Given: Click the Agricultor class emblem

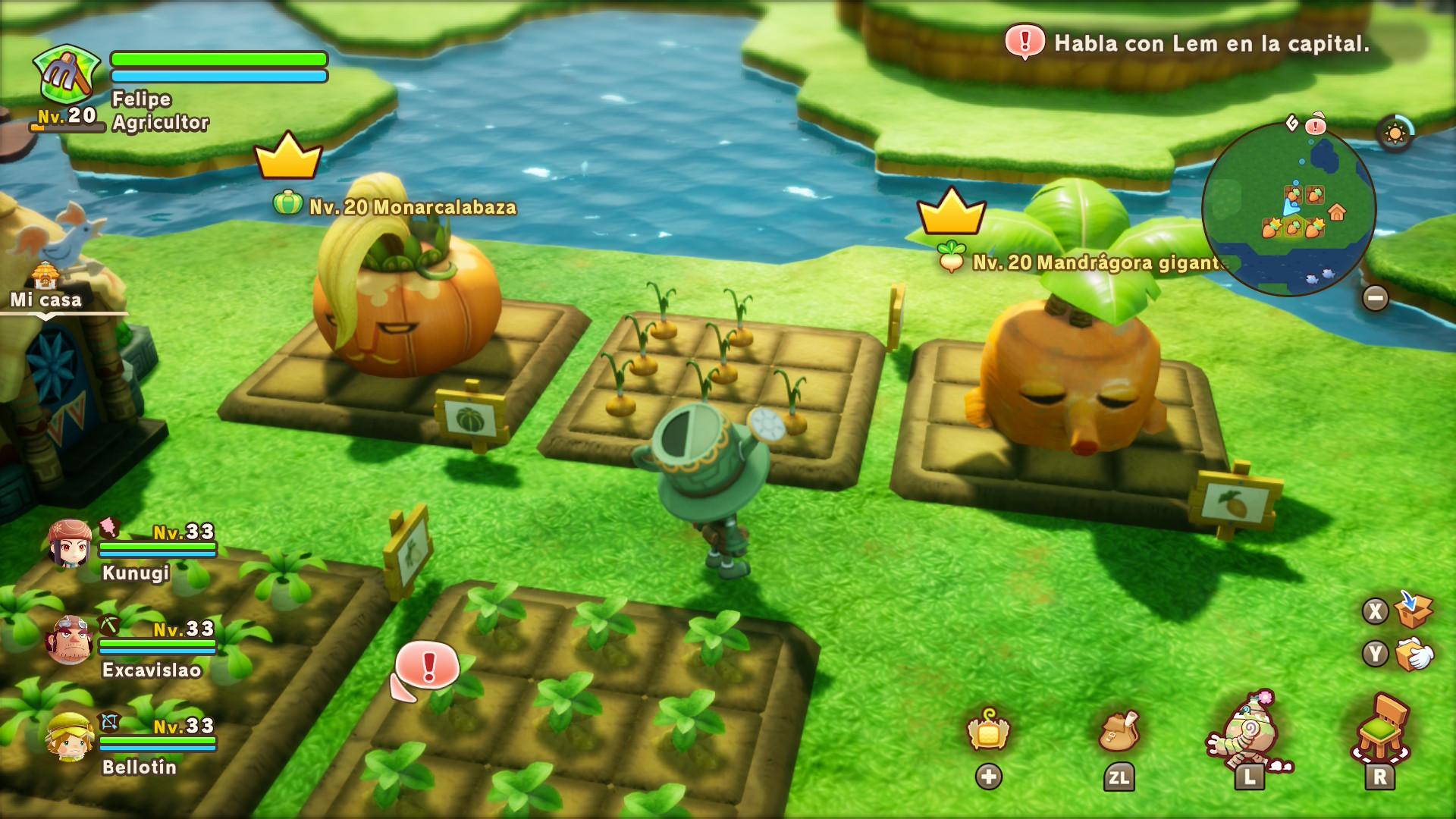Looking at the screenshot, I should [67, 74].
